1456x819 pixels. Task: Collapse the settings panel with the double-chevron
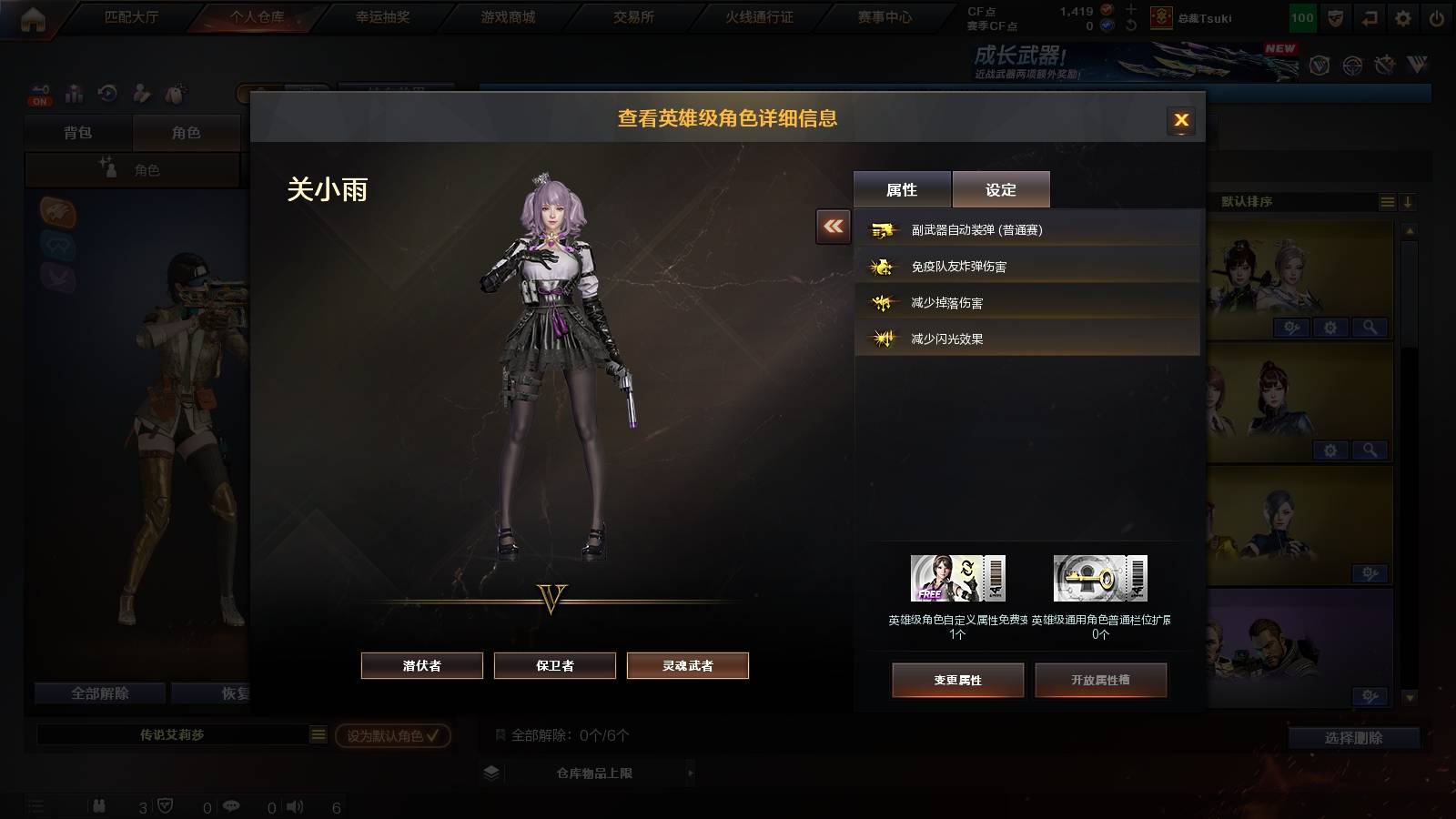[831, 227]
